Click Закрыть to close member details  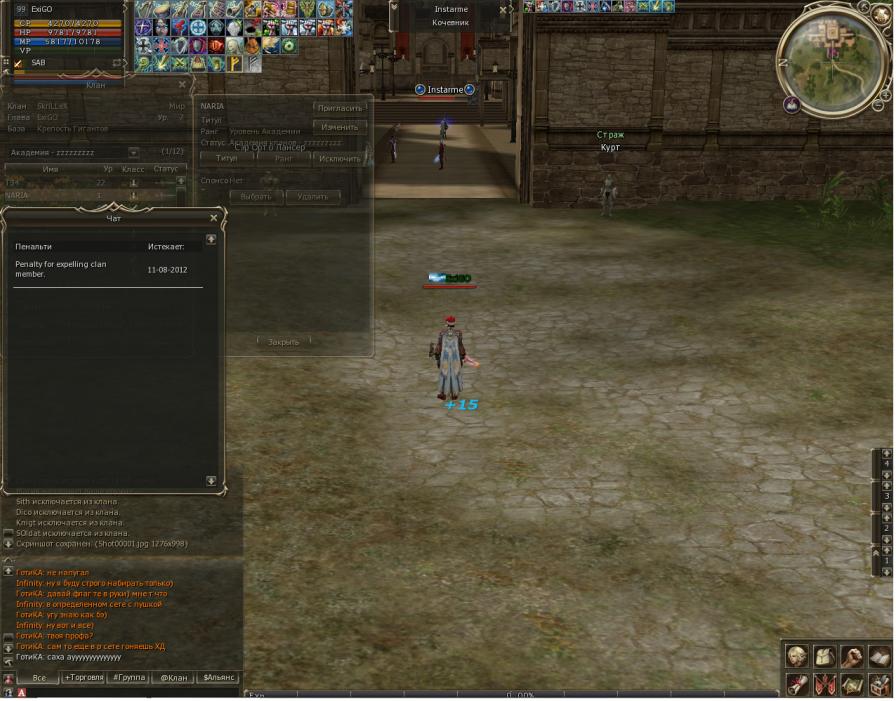pyautogui.click(x=284, y=342)
